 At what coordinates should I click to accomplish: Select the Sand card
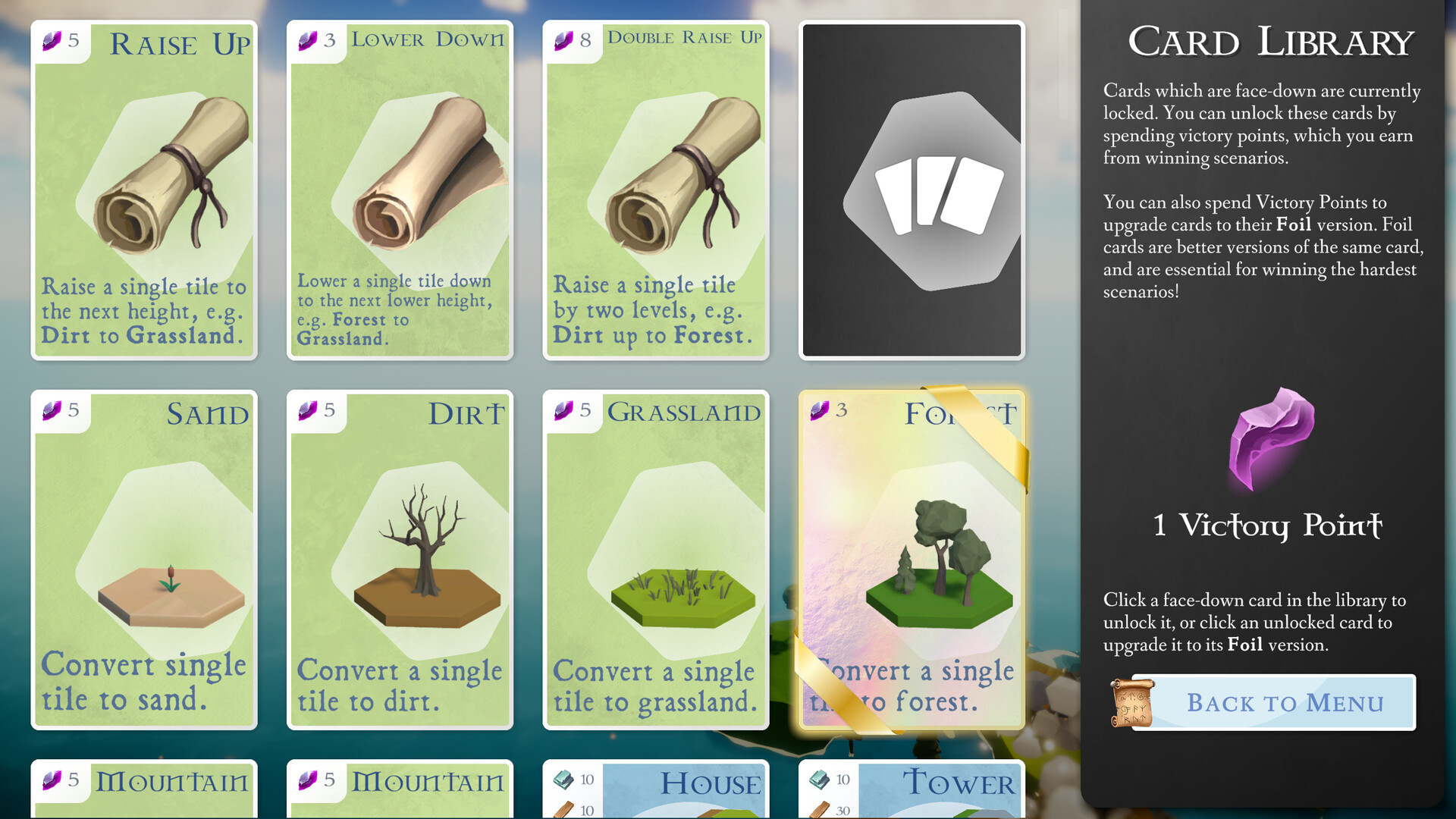(x=144, y=557)
